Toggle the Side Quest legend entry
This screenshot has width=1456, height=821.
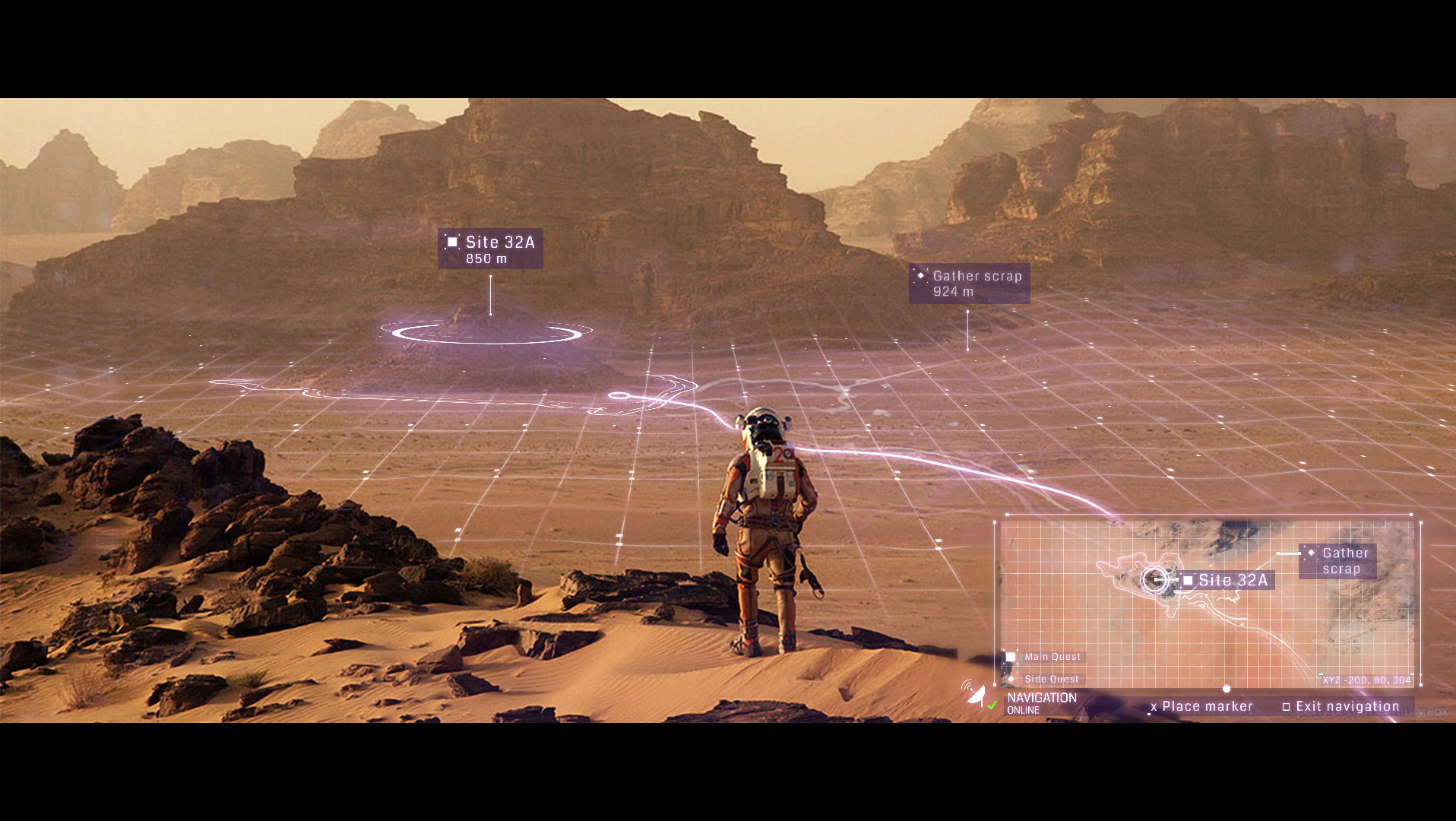point(1043,679)
